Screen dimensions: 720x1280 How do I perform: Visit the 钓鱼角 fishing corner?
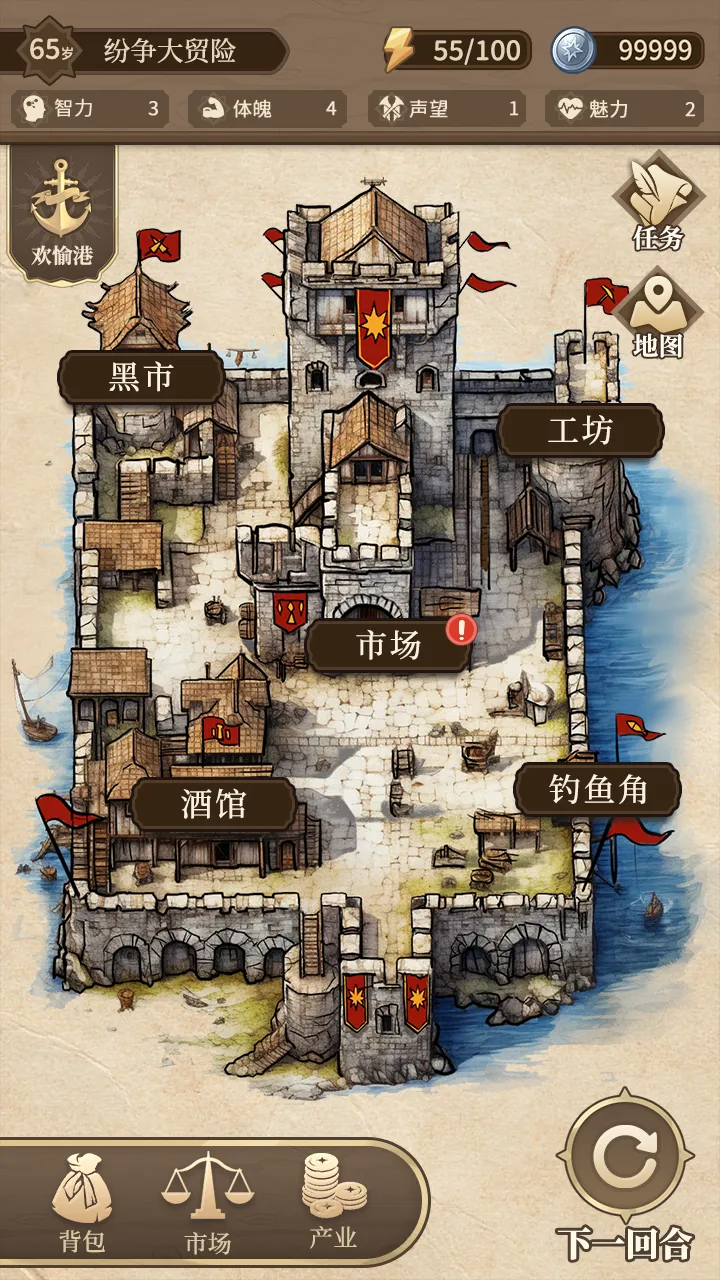(597, 790)
